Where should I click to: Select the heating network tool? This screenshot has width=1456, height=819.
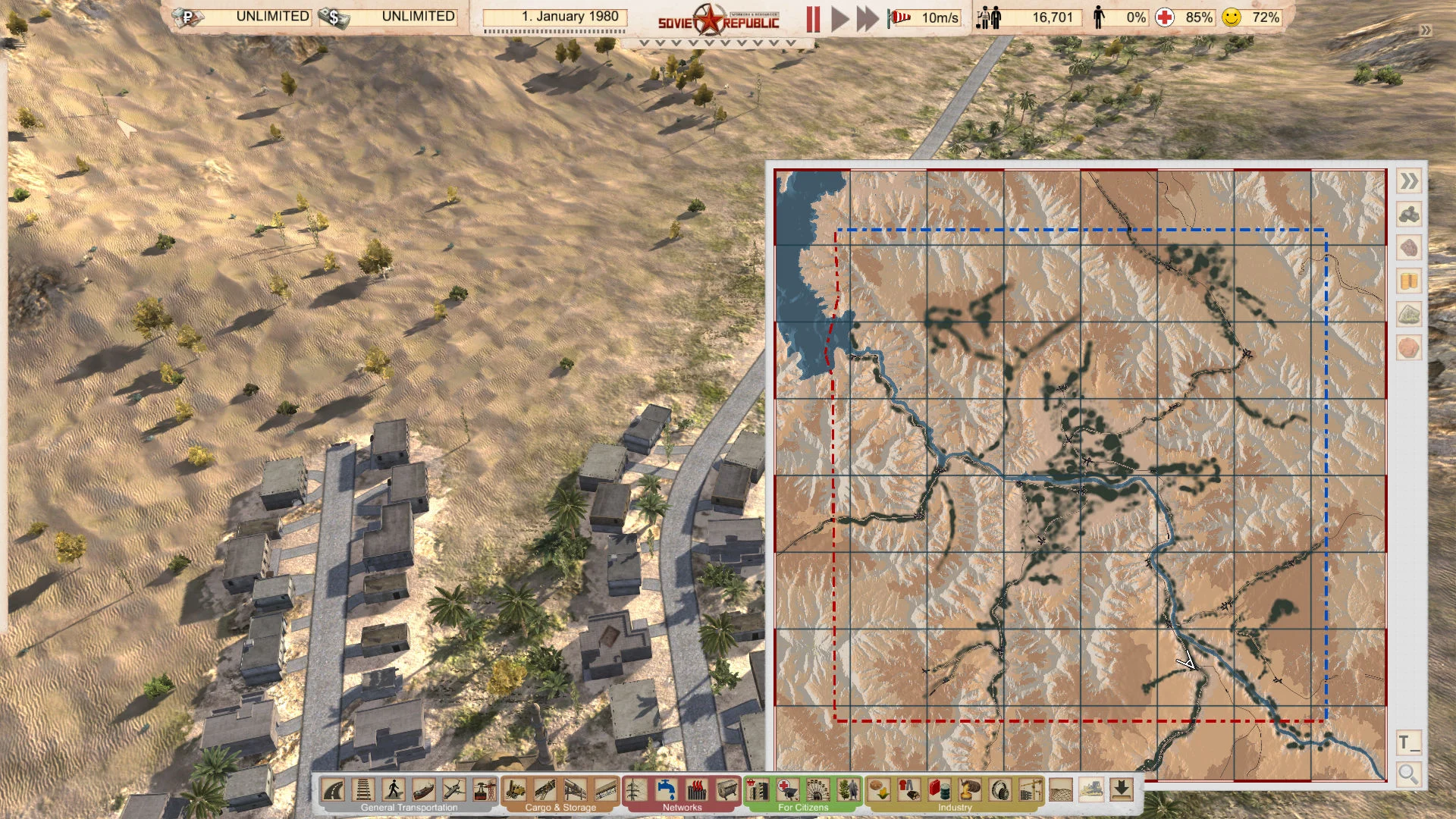coord(695,791)
